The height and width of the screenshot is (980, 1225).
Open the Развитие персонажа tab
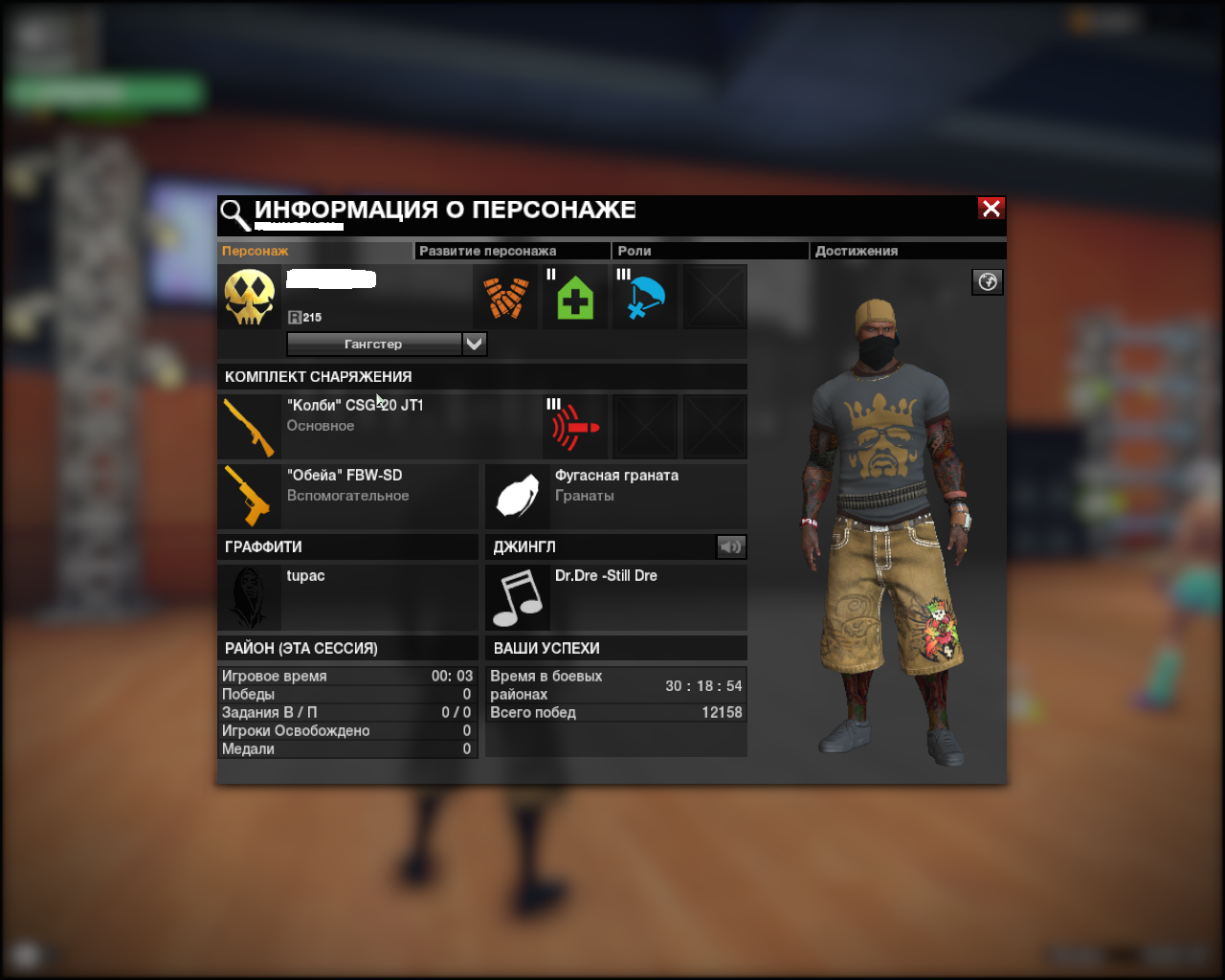click(x=487, y=251)
